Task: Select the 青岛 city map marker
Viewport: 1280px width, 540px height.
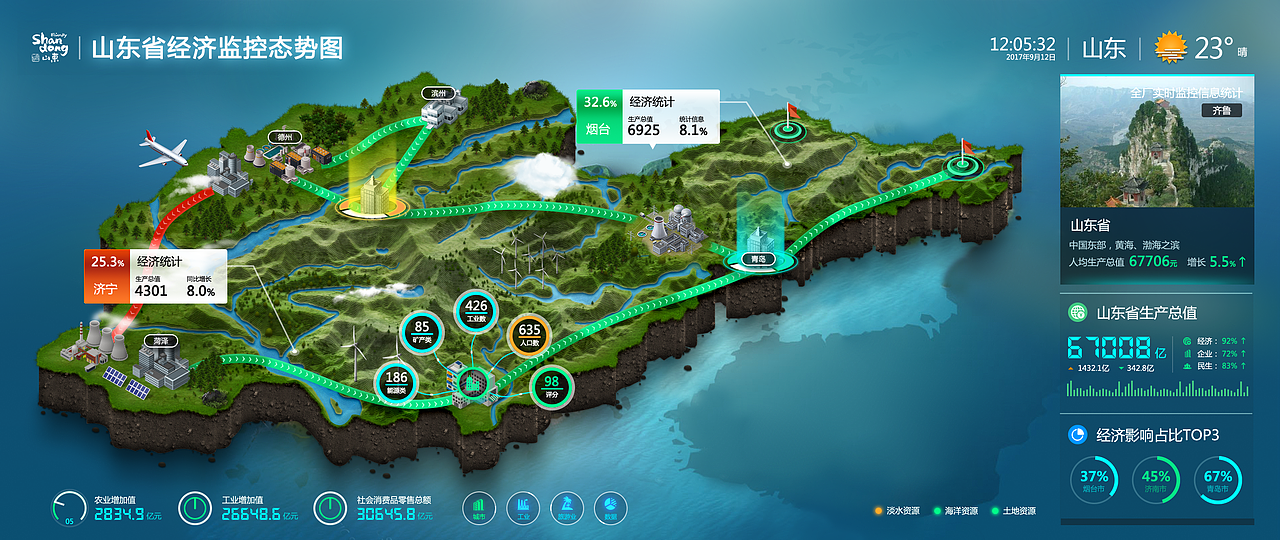Action: pos(758,259)
